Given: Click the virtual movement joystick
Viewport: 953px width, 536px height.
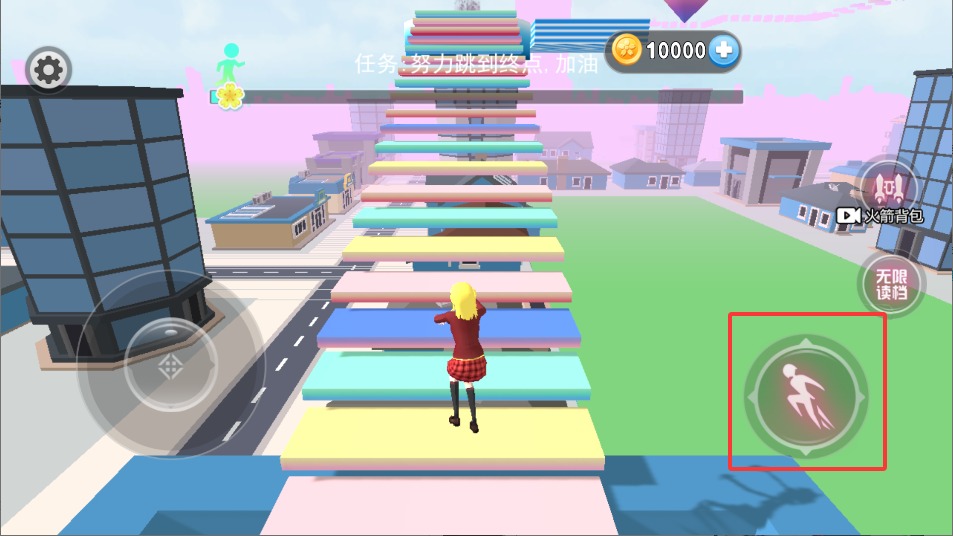Looking at the screenshot, I should (170, 364).
